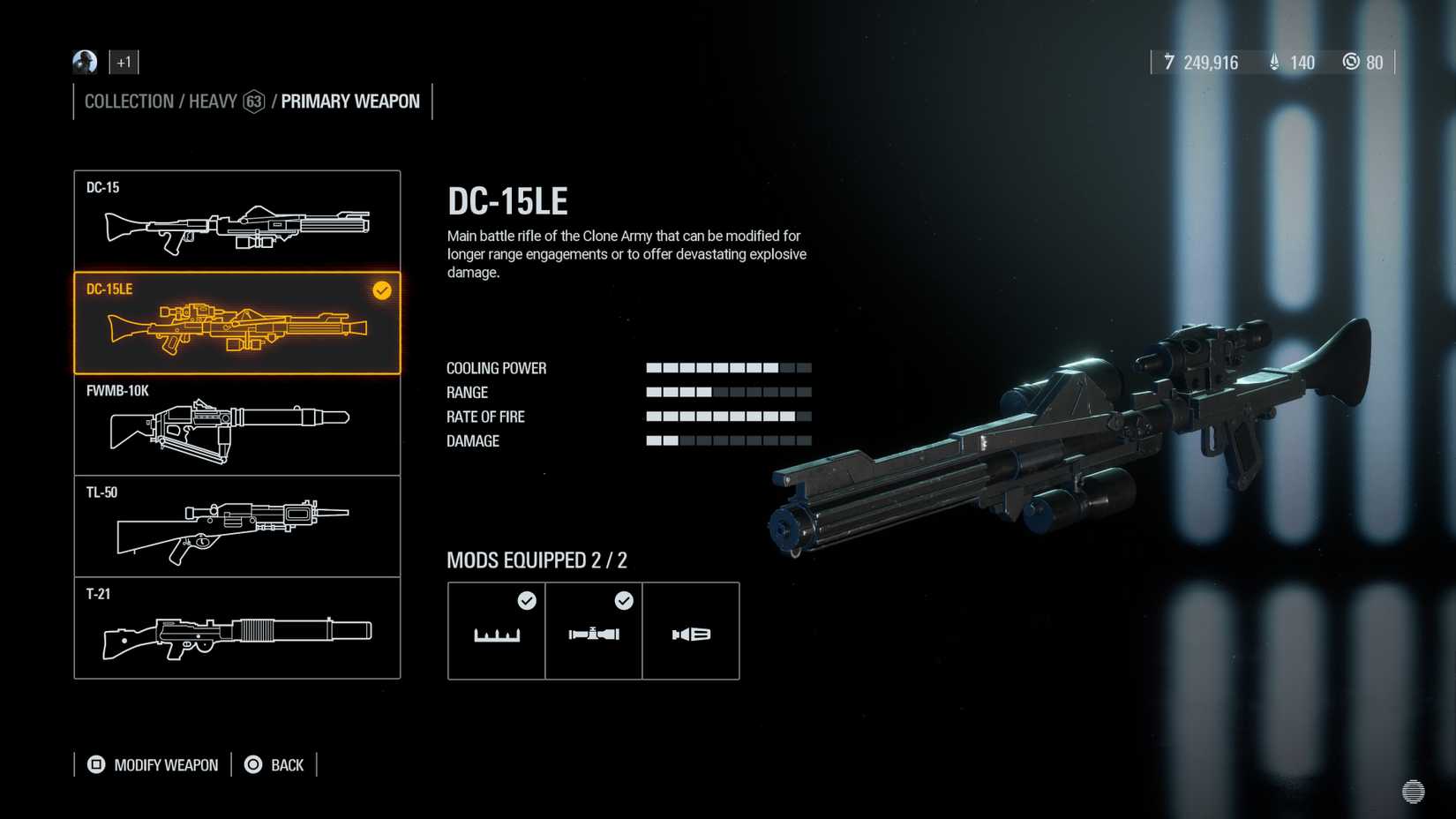Image resolution: width=1456 pixels, height=819 pixels.
Task: Expand the +1 badge next to avatar
Action: [123, 62]
